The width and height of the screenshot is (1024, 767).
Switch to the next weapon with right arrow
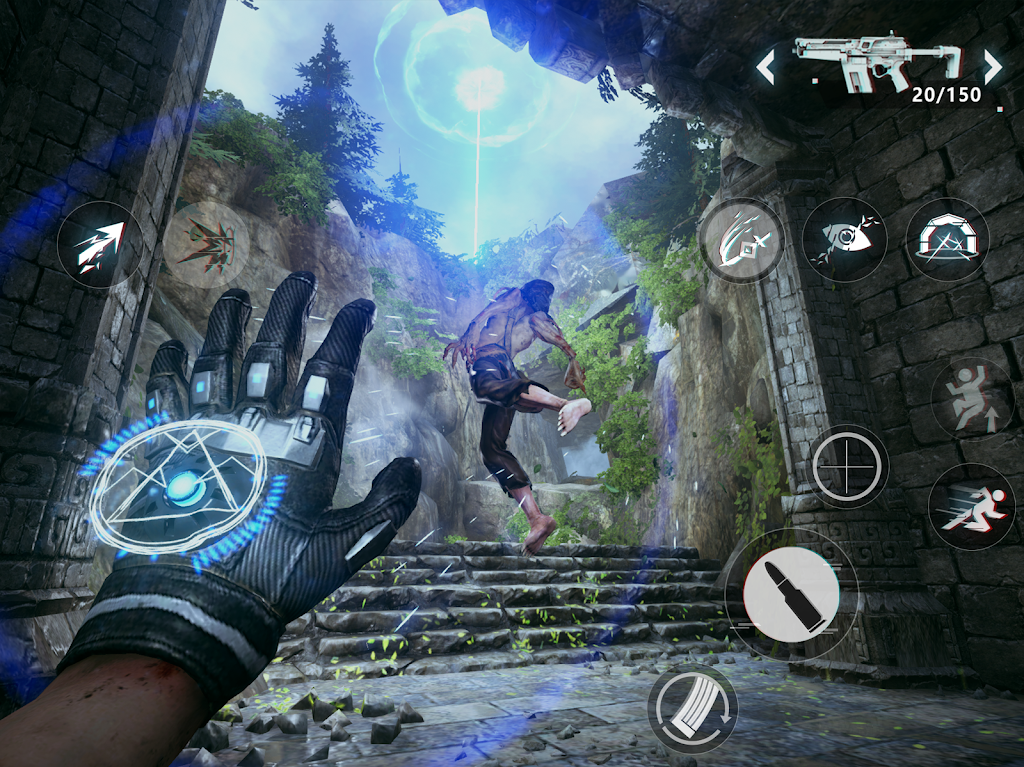click(992, 67)
